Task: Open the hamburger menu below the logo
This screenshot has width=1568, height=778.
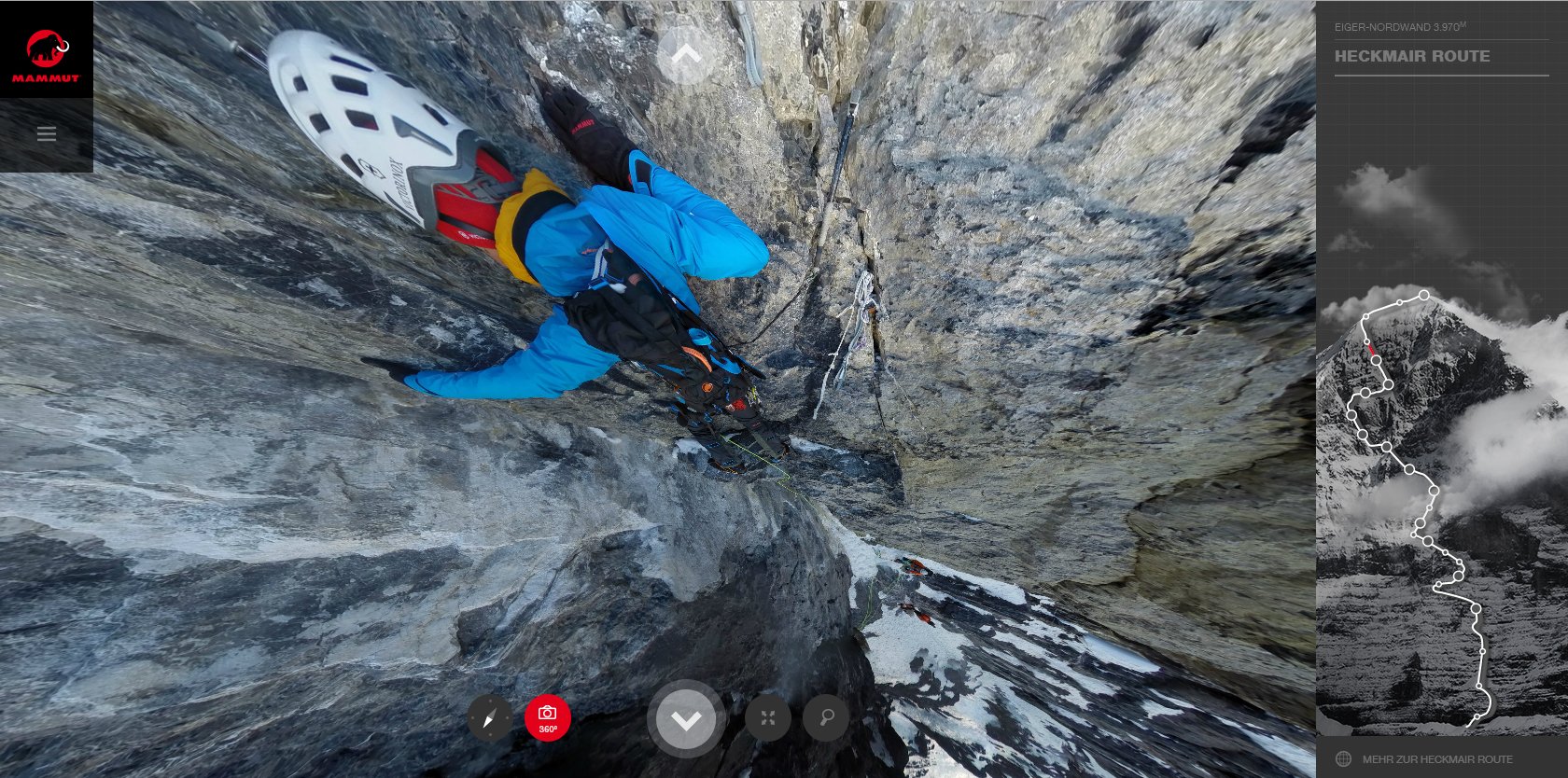Action: pos(47,134)
